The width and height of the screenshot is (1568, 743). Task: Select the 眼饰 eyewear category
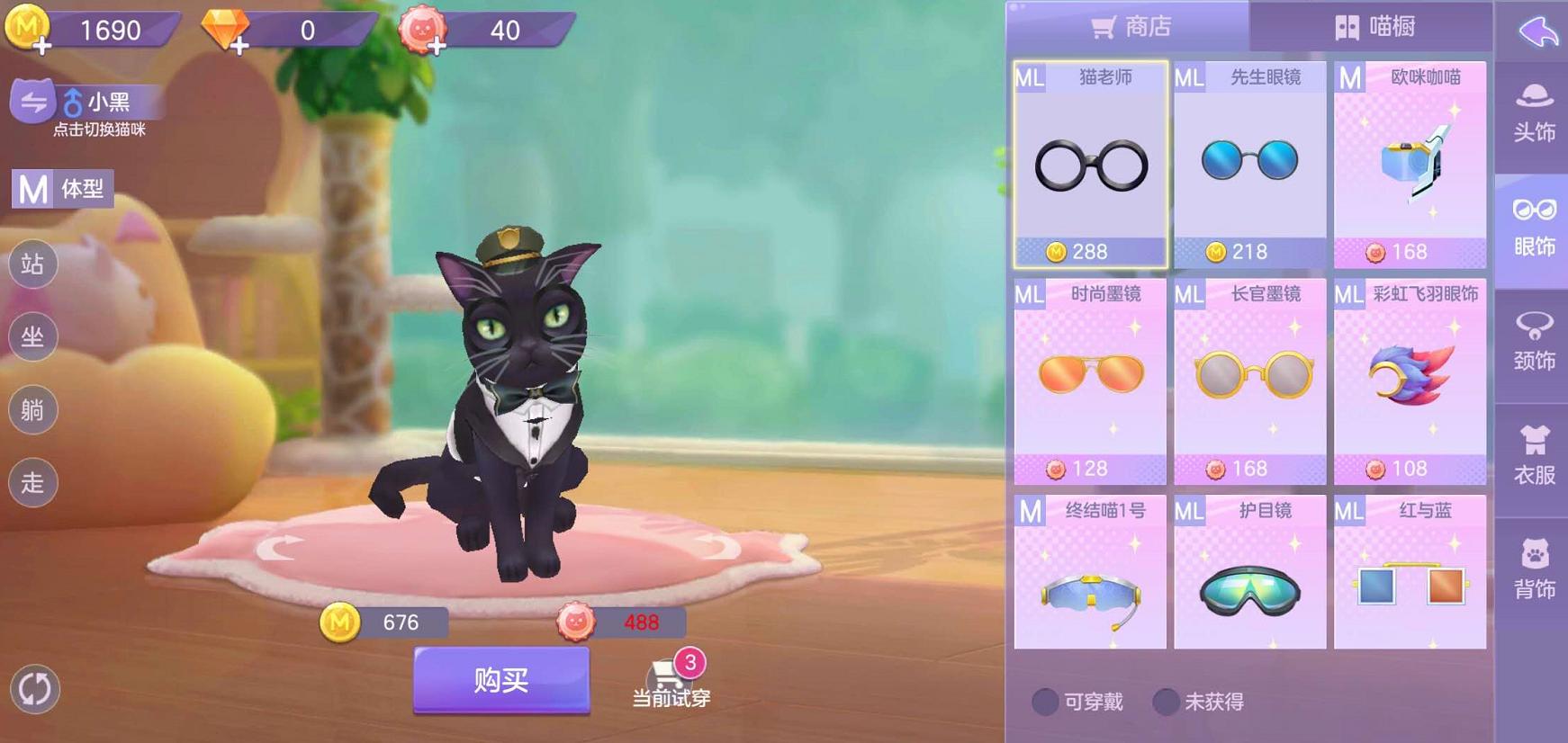click(1535, 228)
